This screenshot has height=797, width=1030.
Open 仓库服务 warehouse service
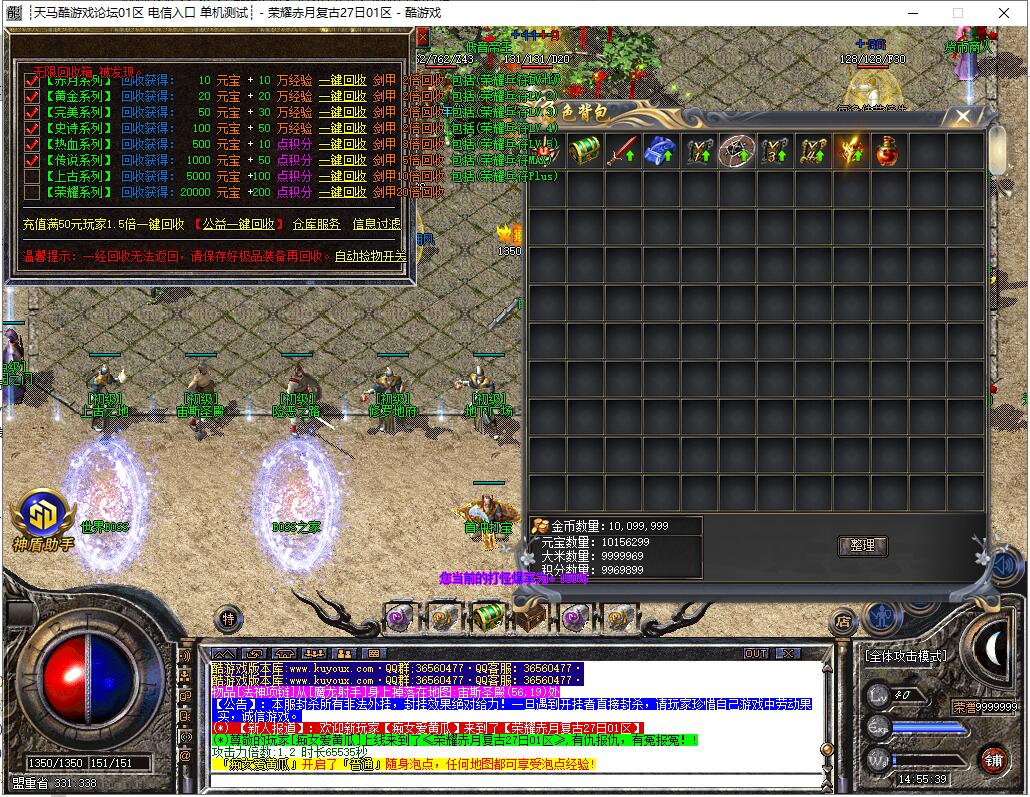(x=316, y=224)
